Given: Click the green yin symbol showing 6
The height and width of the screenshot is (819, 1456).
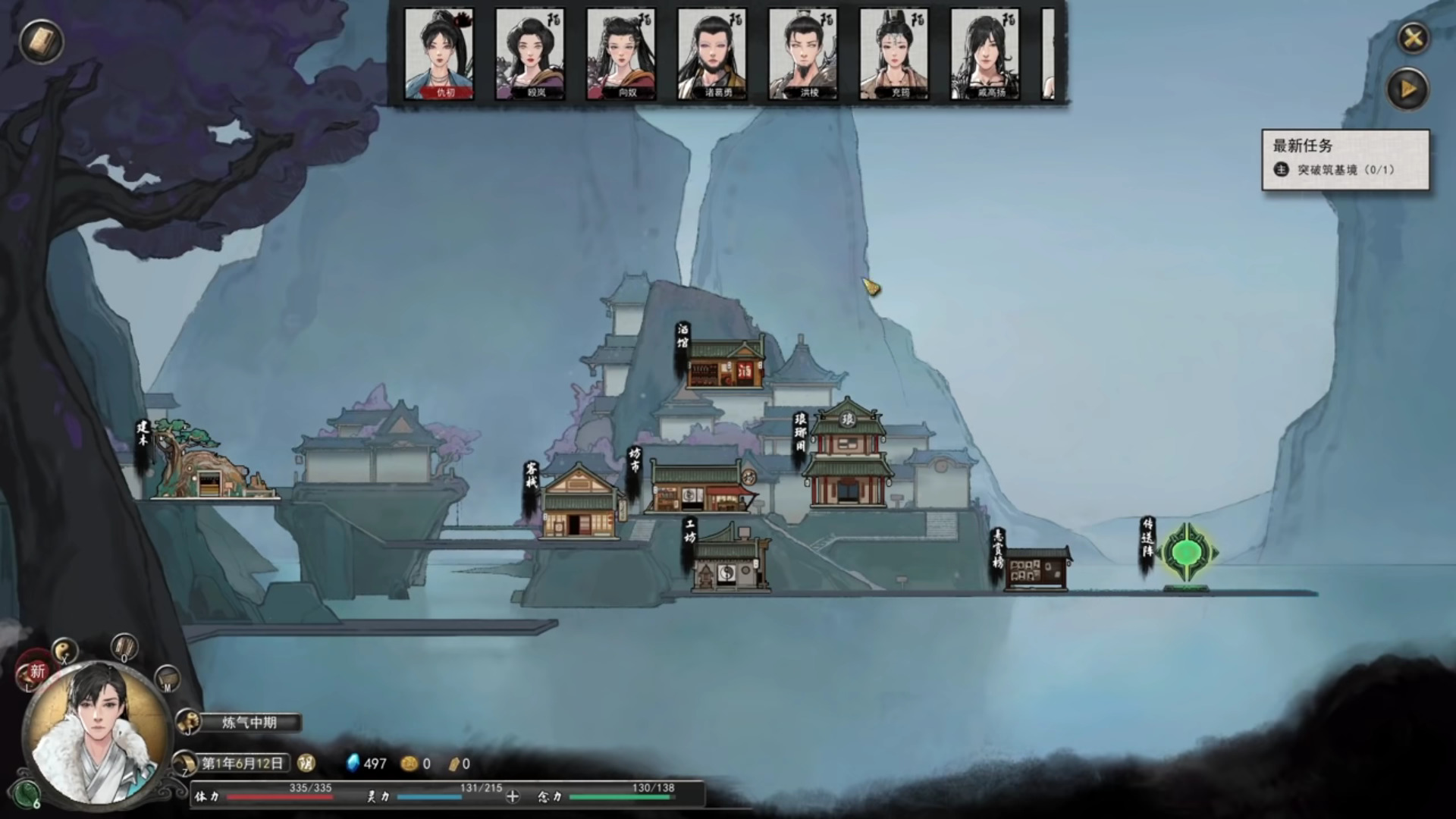Looking at the screenshot, I should [x=27, y=794].
